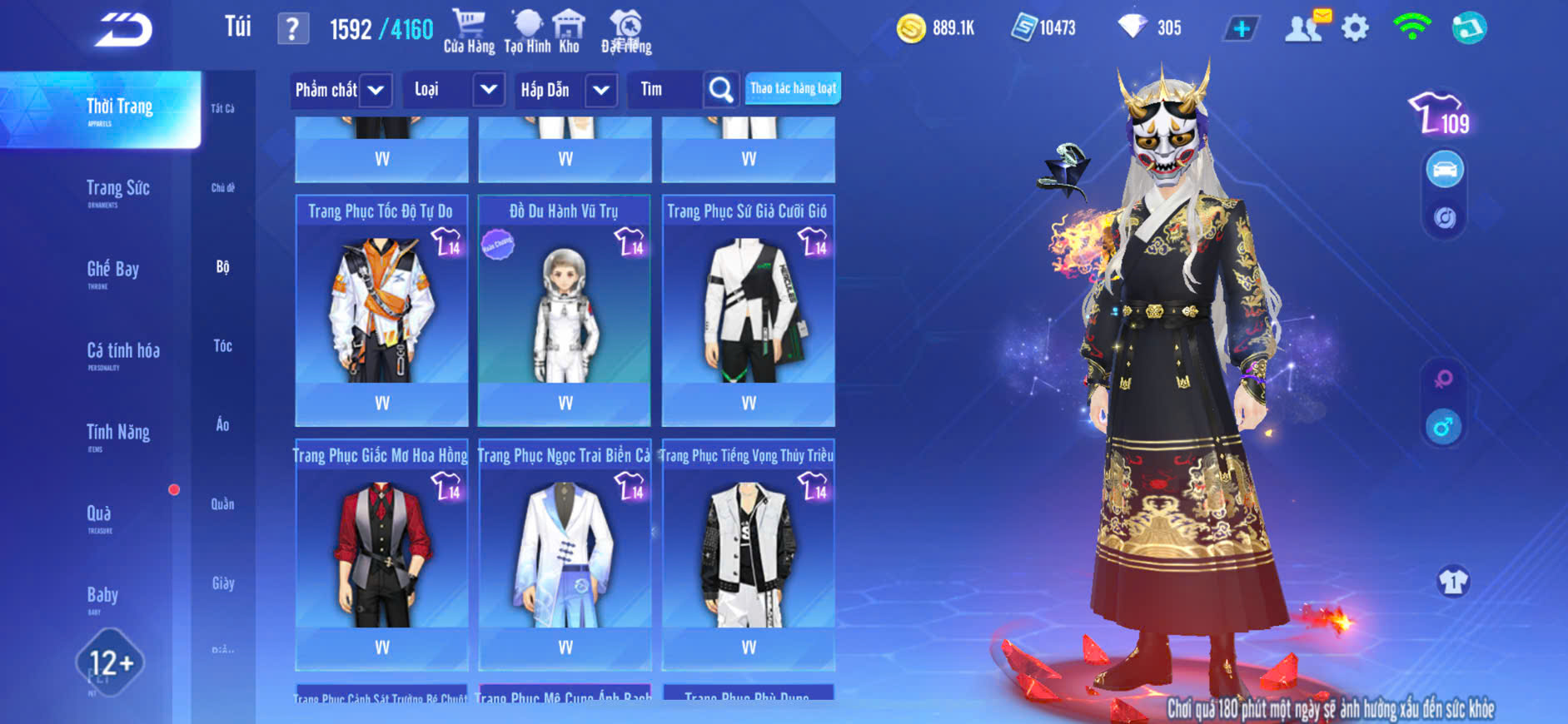Select Trang Phục Tốc Độ Tự Do outfit
Image resolution: width=1568 pixels, height=724 pixels.
tap(381, 310)
